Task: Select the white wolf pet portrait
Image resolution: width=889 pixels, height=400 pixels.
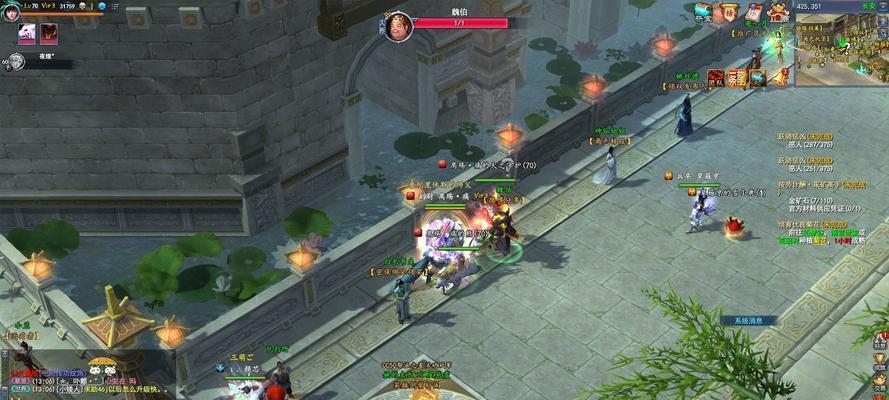Action: coord(27,33)
